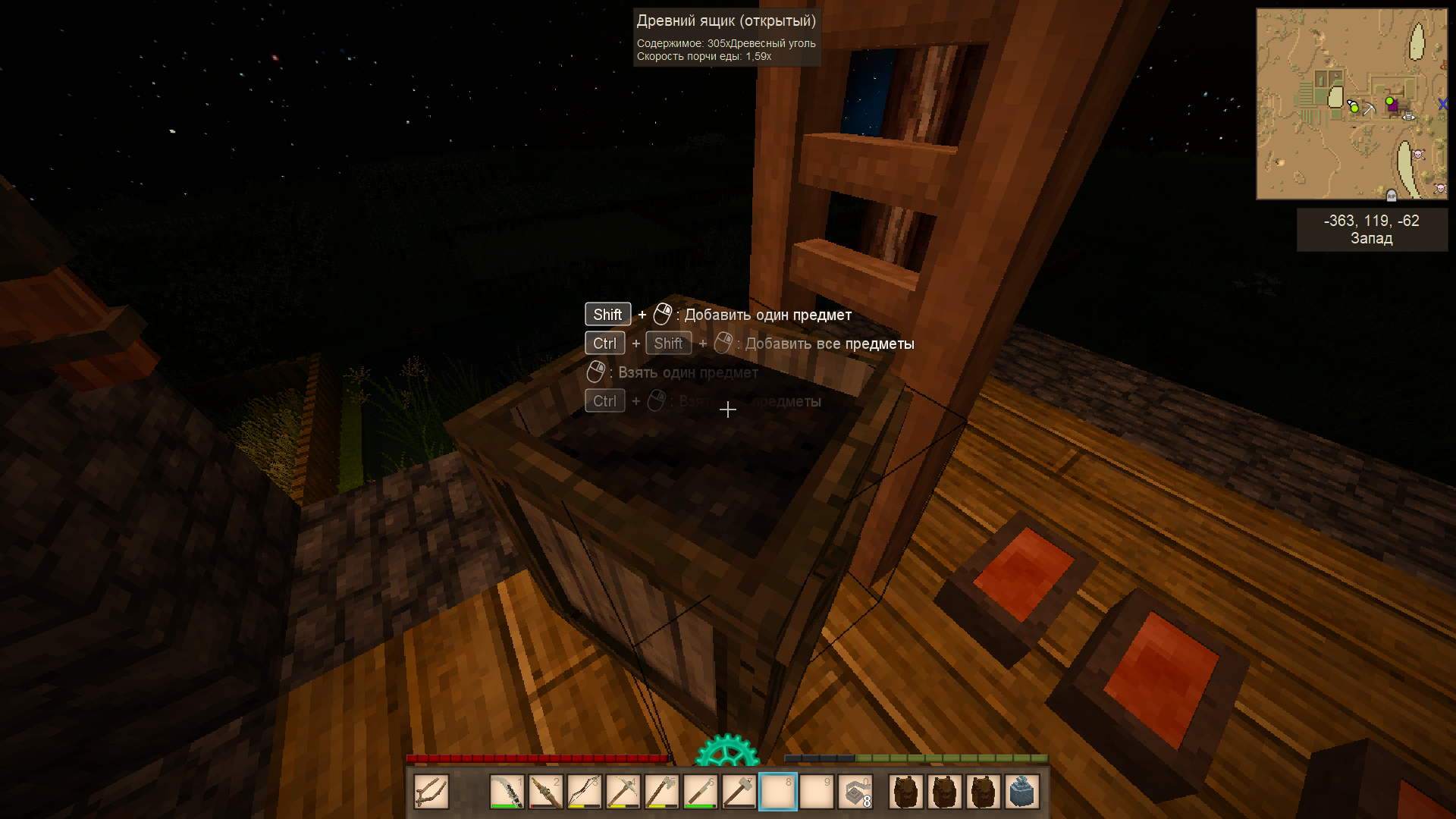The image size is (1456, 819).
Task: Click the blue-gray sack bag slot
Action: click(x=1022, y=792)
